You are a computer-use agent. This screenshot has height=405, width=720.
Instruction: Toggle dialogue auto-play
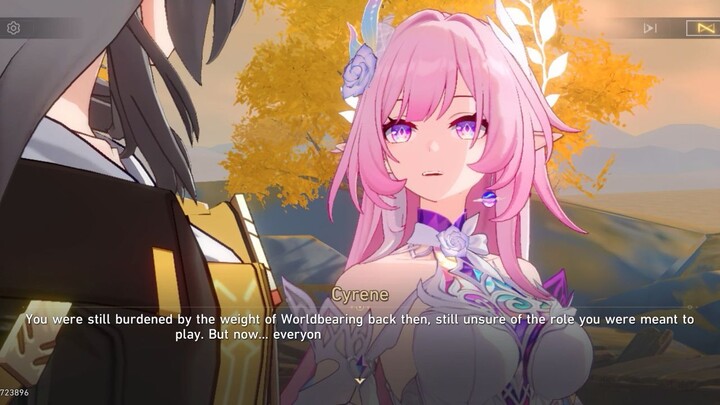click(650, 28)
